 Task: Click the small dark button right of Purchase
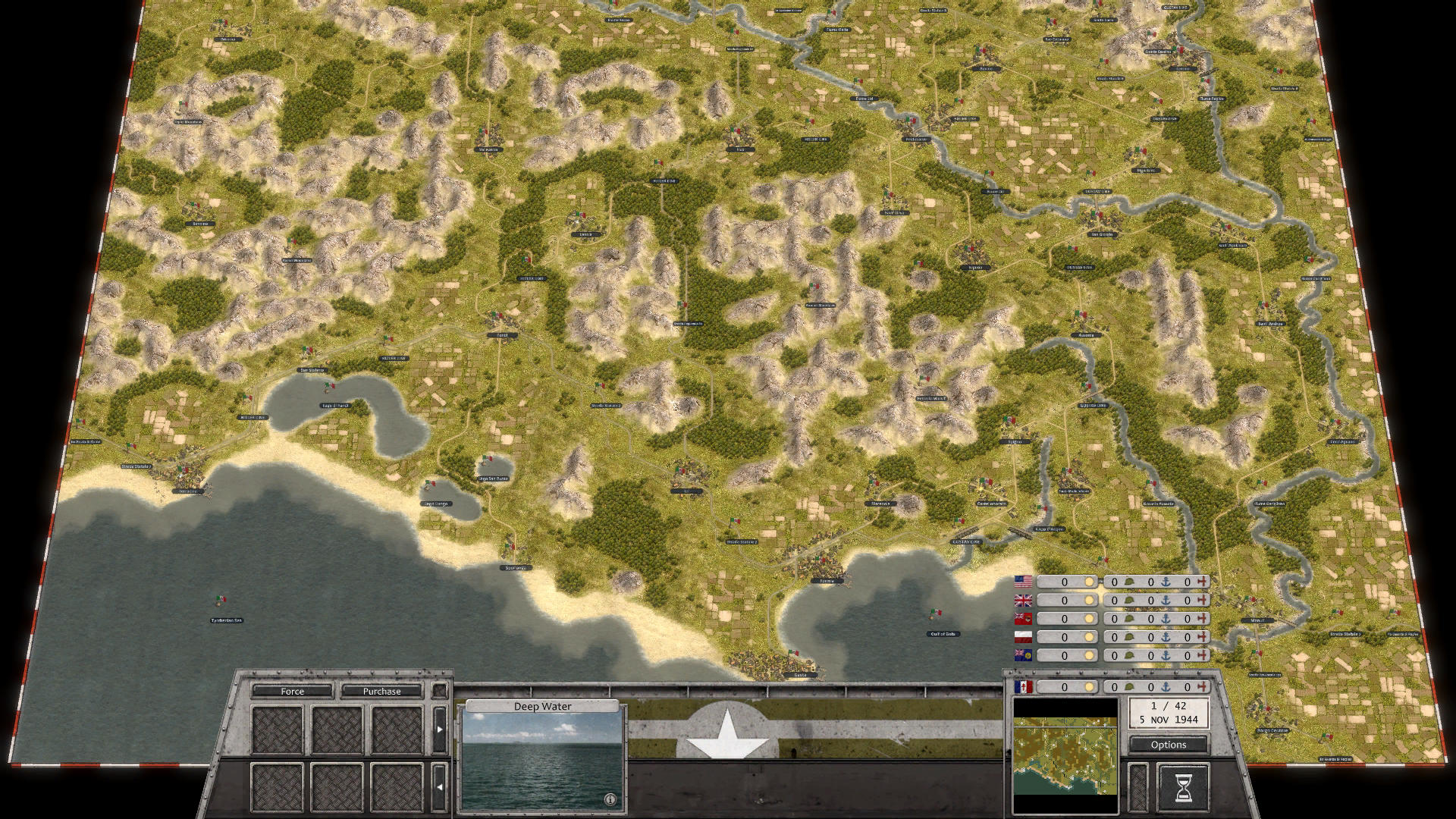click(440, 691)
